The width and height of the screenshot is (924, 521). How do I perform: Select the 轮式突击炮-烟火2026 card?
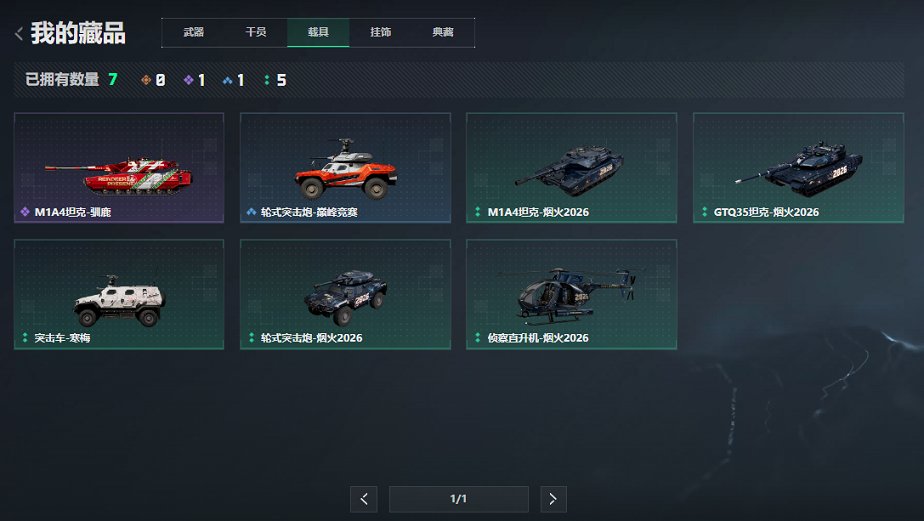[345, 294]
